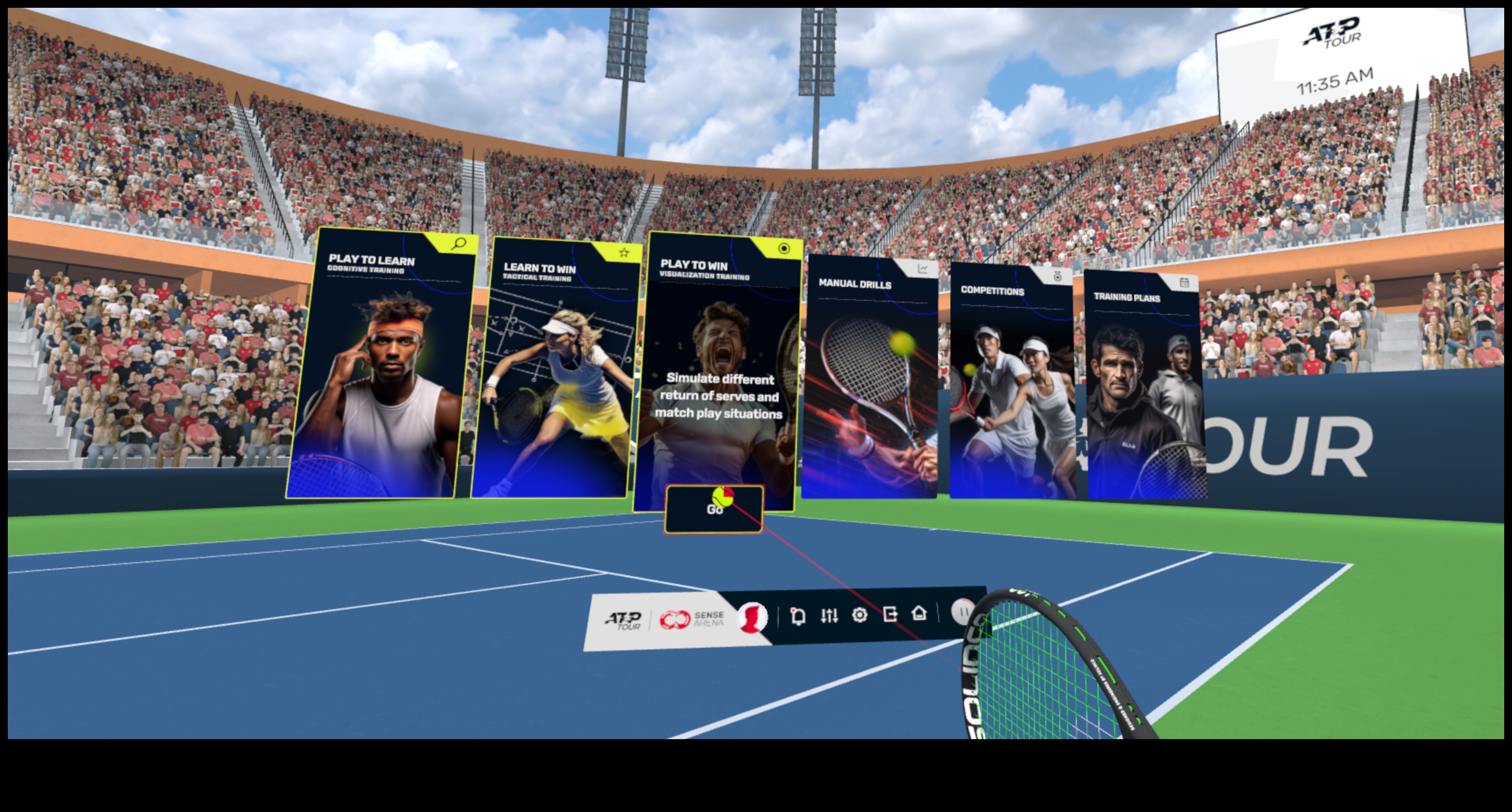Screen dimensions: 1512x812
Task: Return home using the house icon
Action: click(919, 613)
